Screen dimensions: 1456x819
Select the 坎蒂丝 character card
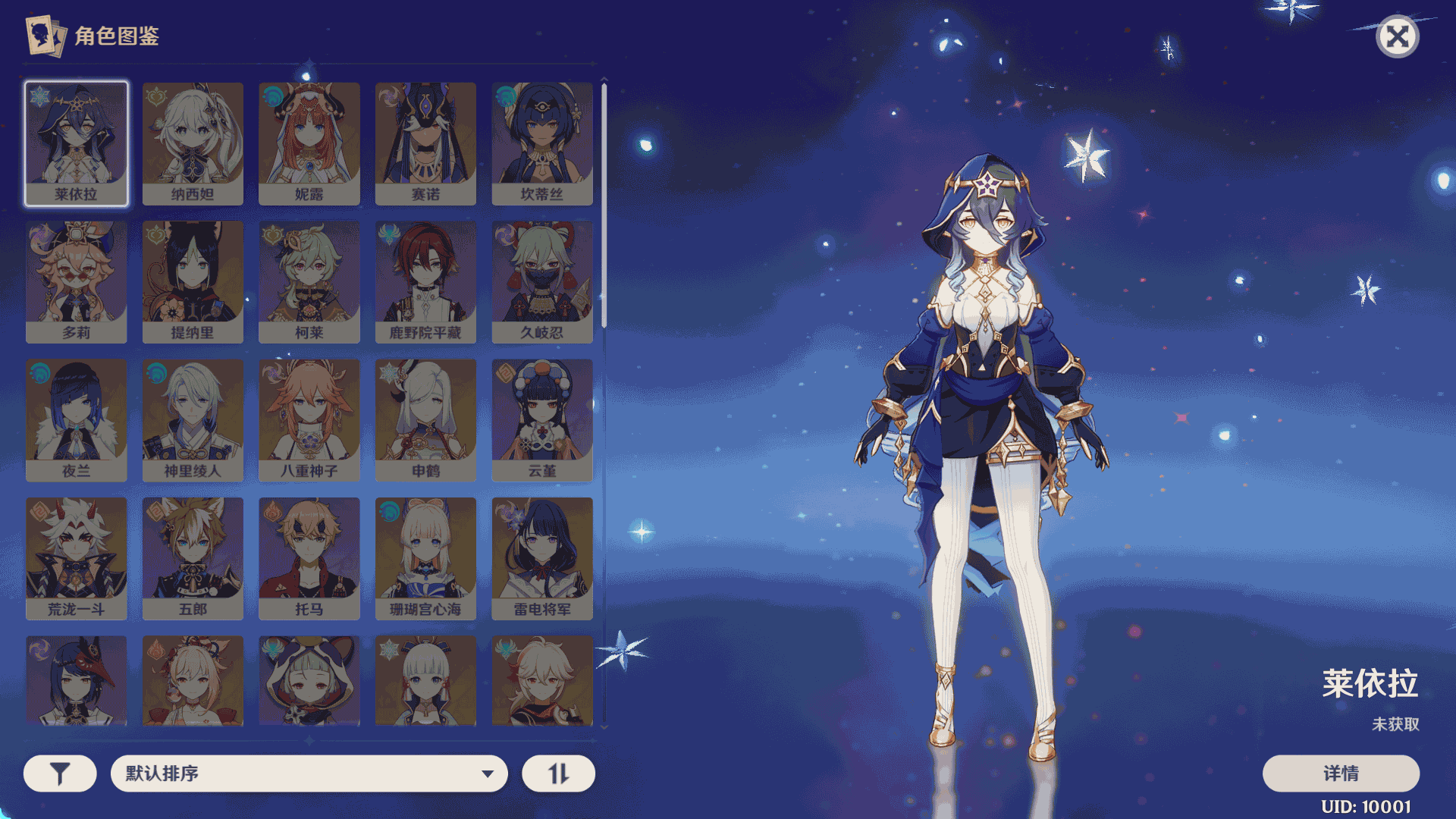pos(541,143)
